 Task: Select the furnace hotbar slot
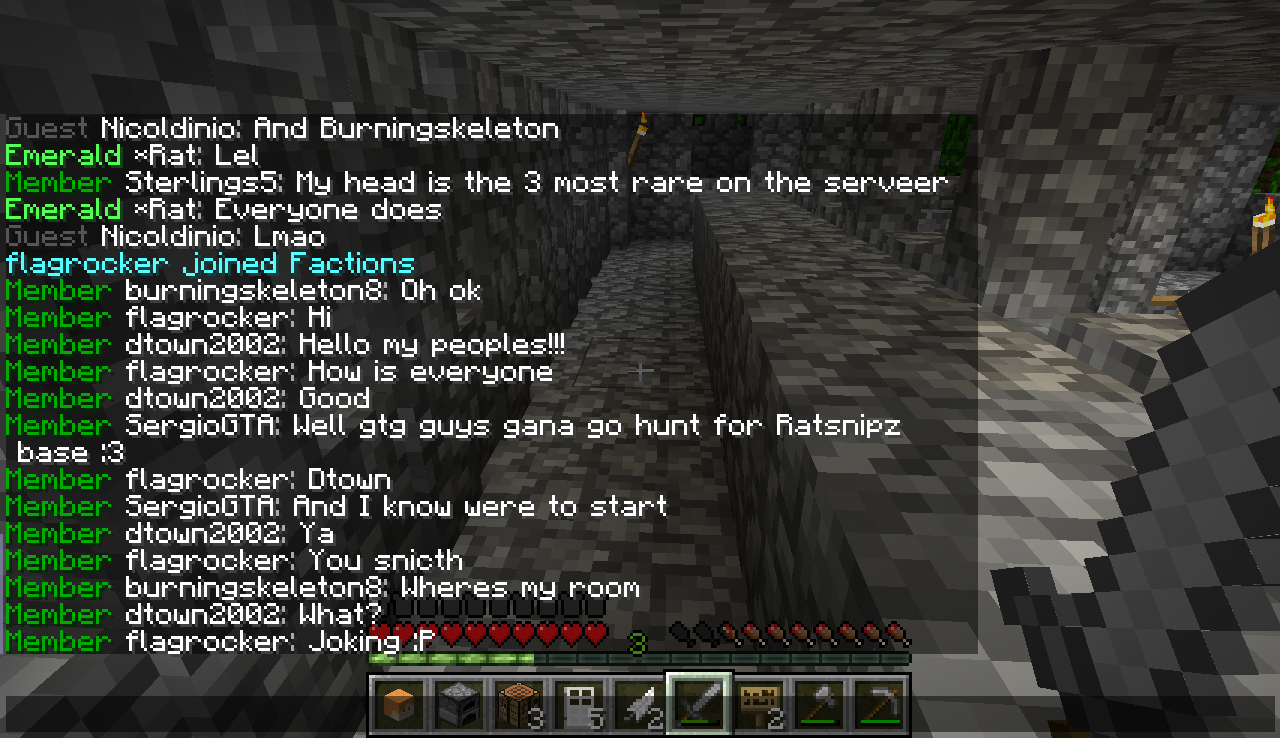(459, 705)
